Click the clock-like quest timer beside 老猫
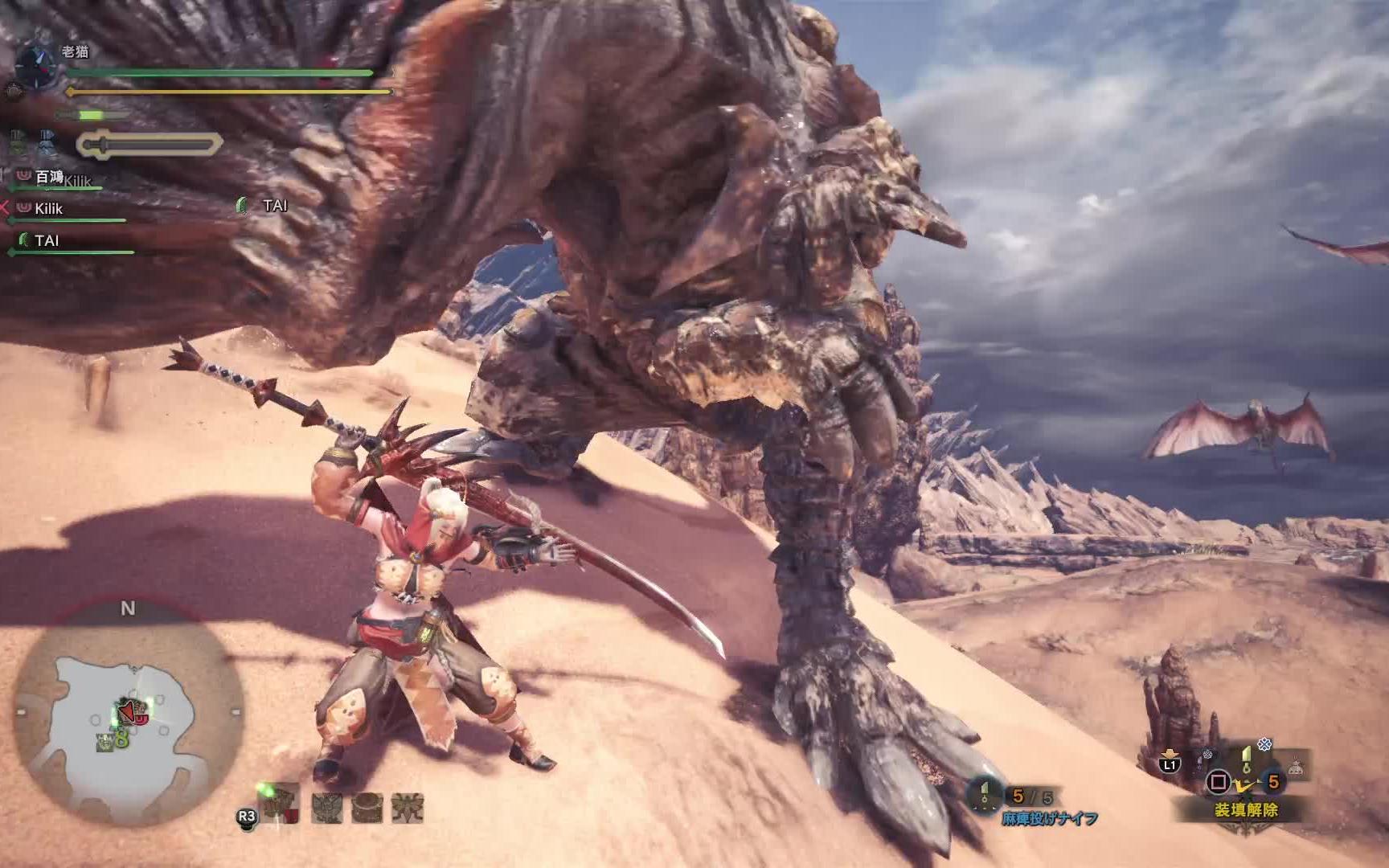This screenshot has width=1389, height=868. (36, 64)
